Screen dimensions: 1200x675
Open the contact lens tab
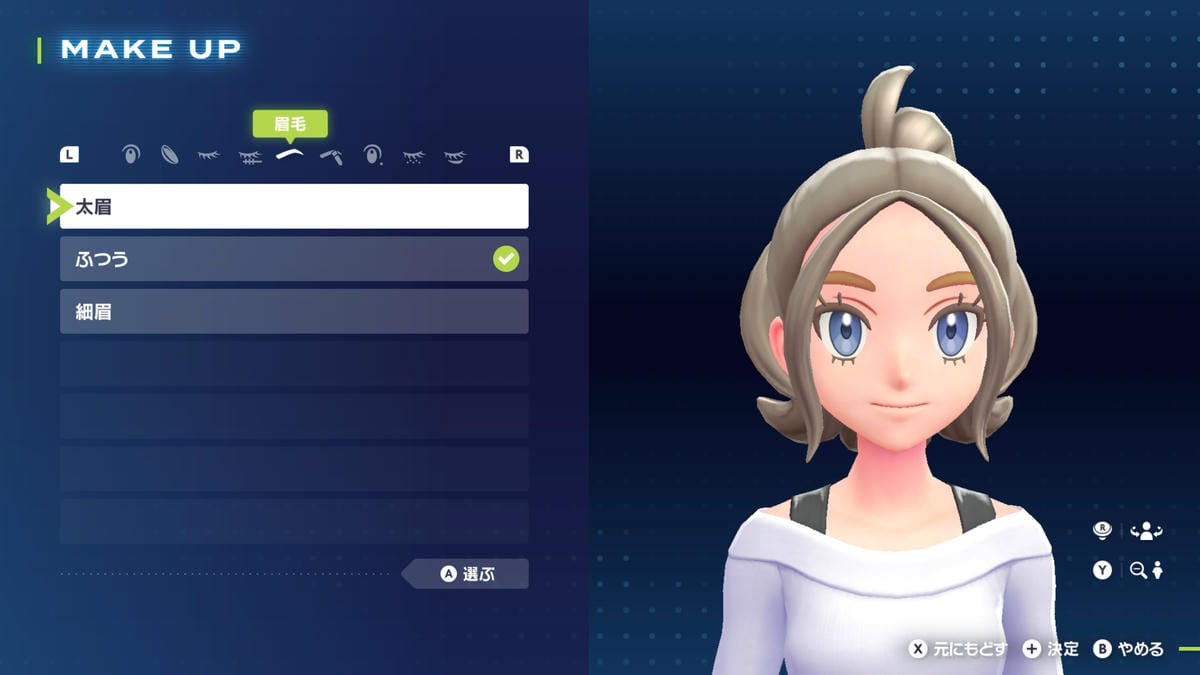[170, 155]
